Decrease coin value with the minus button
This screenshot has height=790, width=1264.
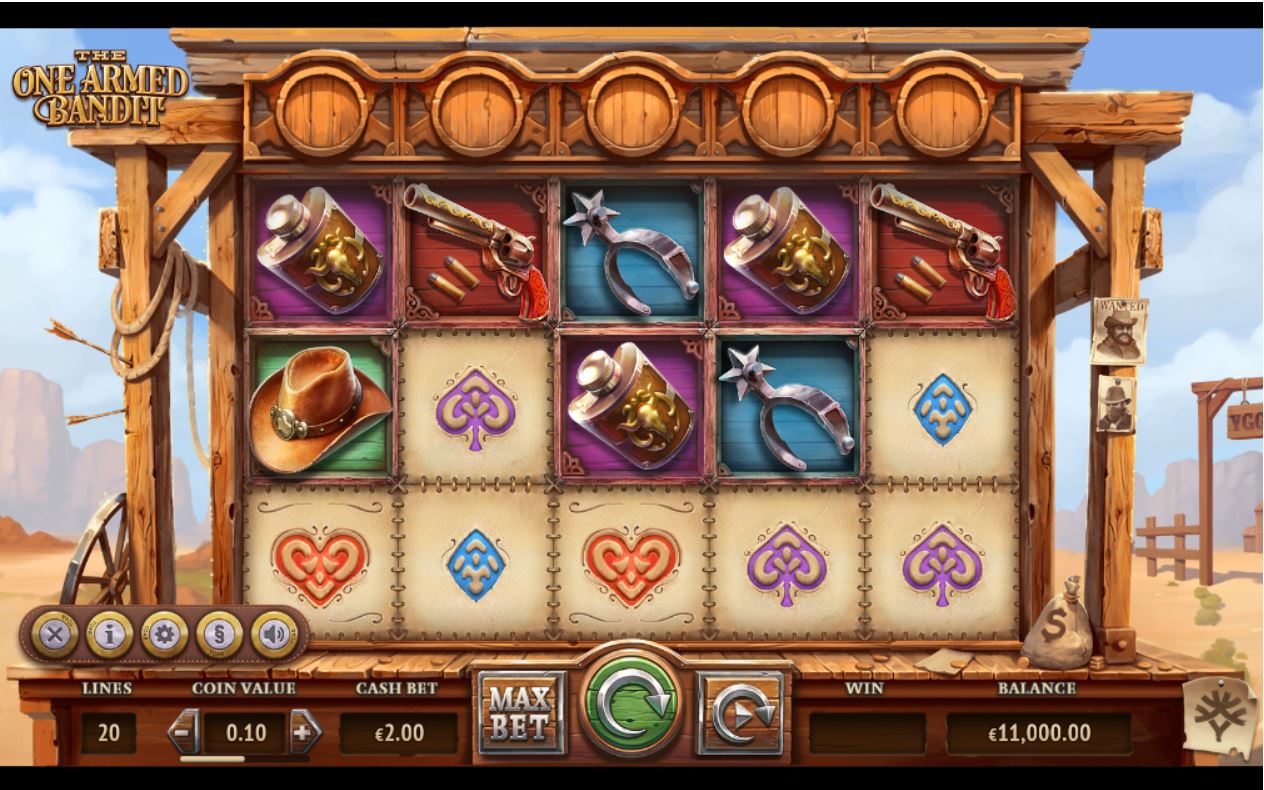183,733
